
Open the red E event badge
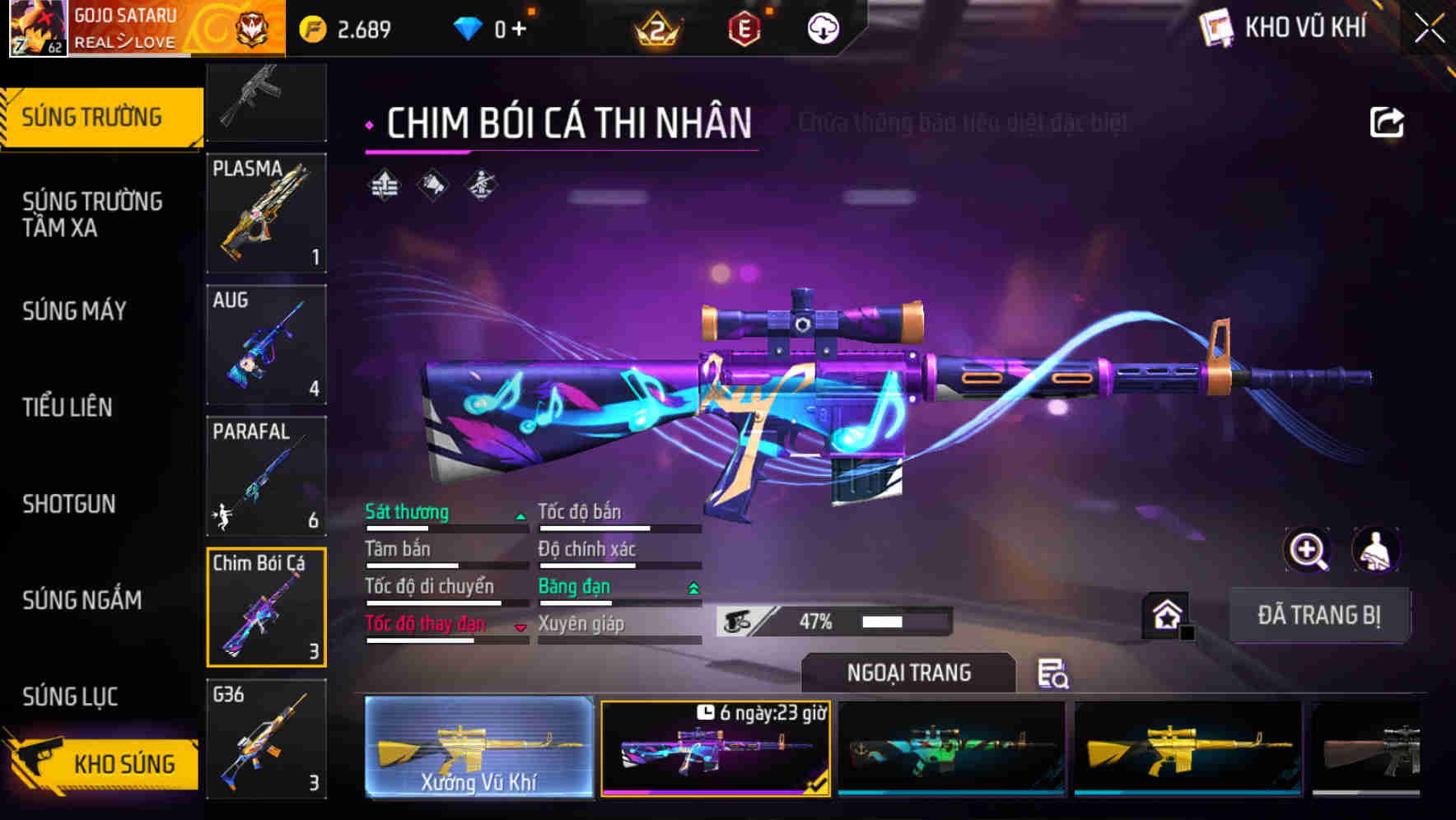pyautogui.click(x=745, y=27)
